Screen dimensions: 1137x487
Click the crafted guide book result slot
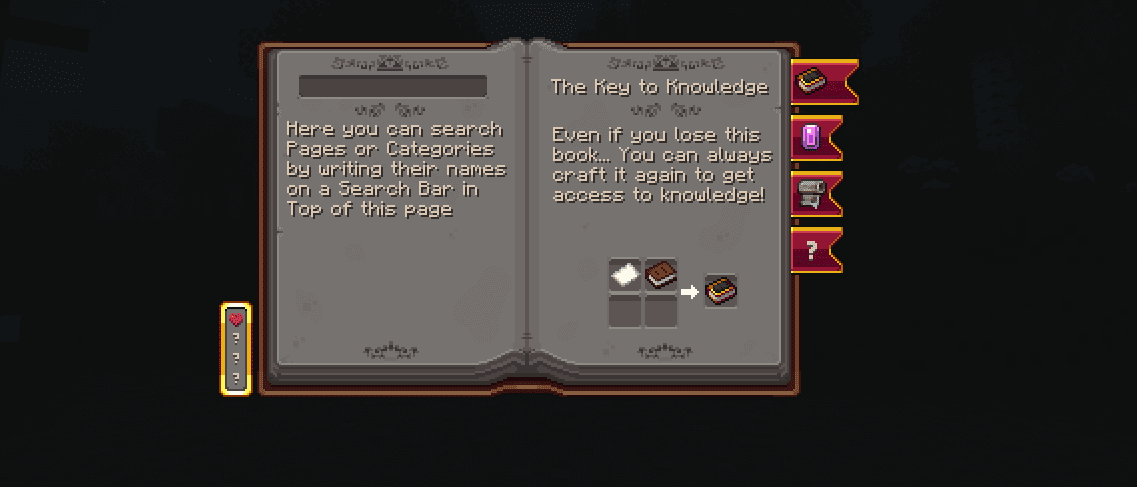(x=720, y=291)
